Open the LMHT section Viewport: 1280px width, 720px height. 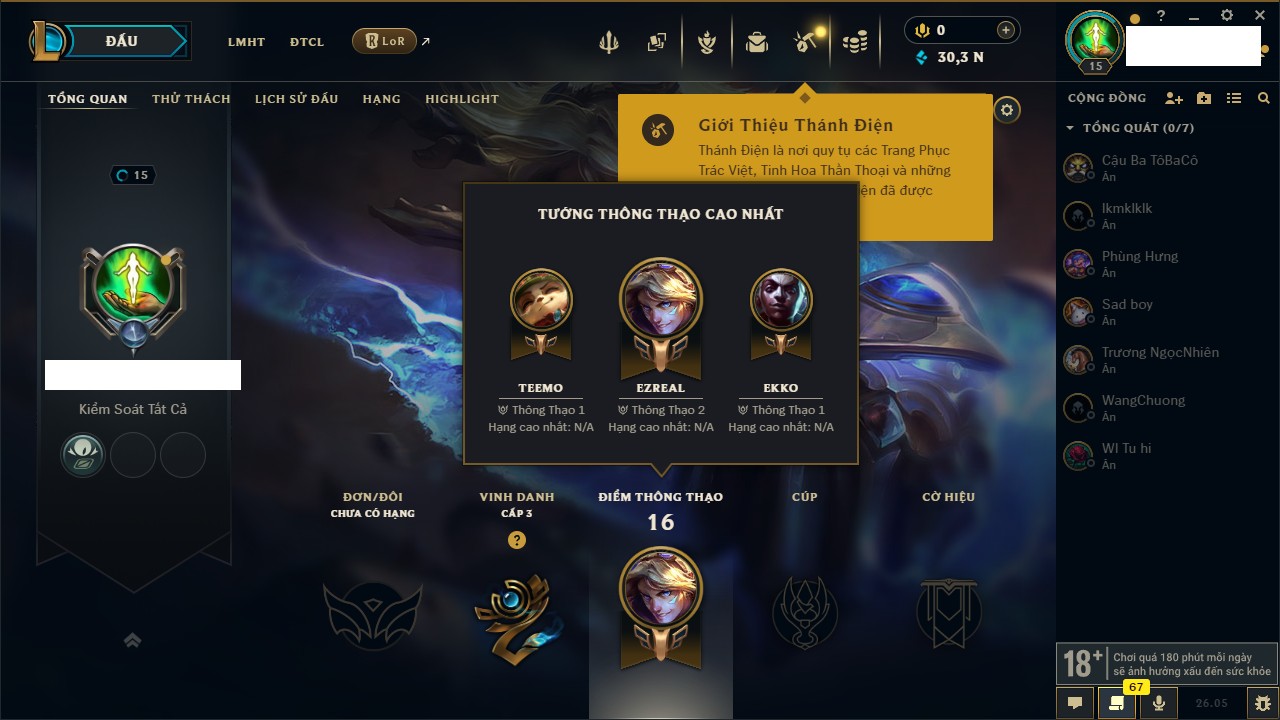(x=246, y=42)
